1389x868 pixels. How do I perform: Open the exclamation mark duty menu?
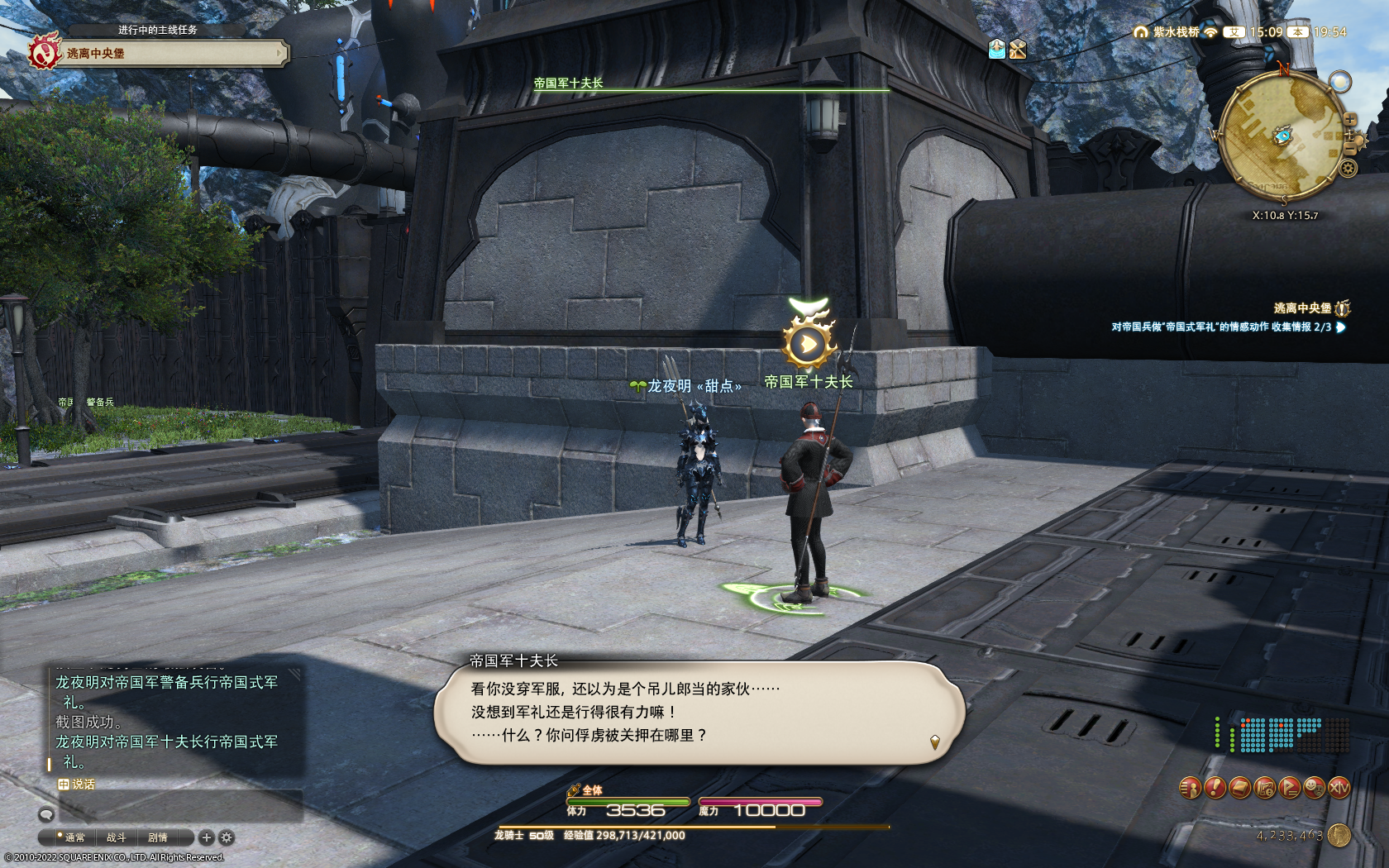point(1215,788)
